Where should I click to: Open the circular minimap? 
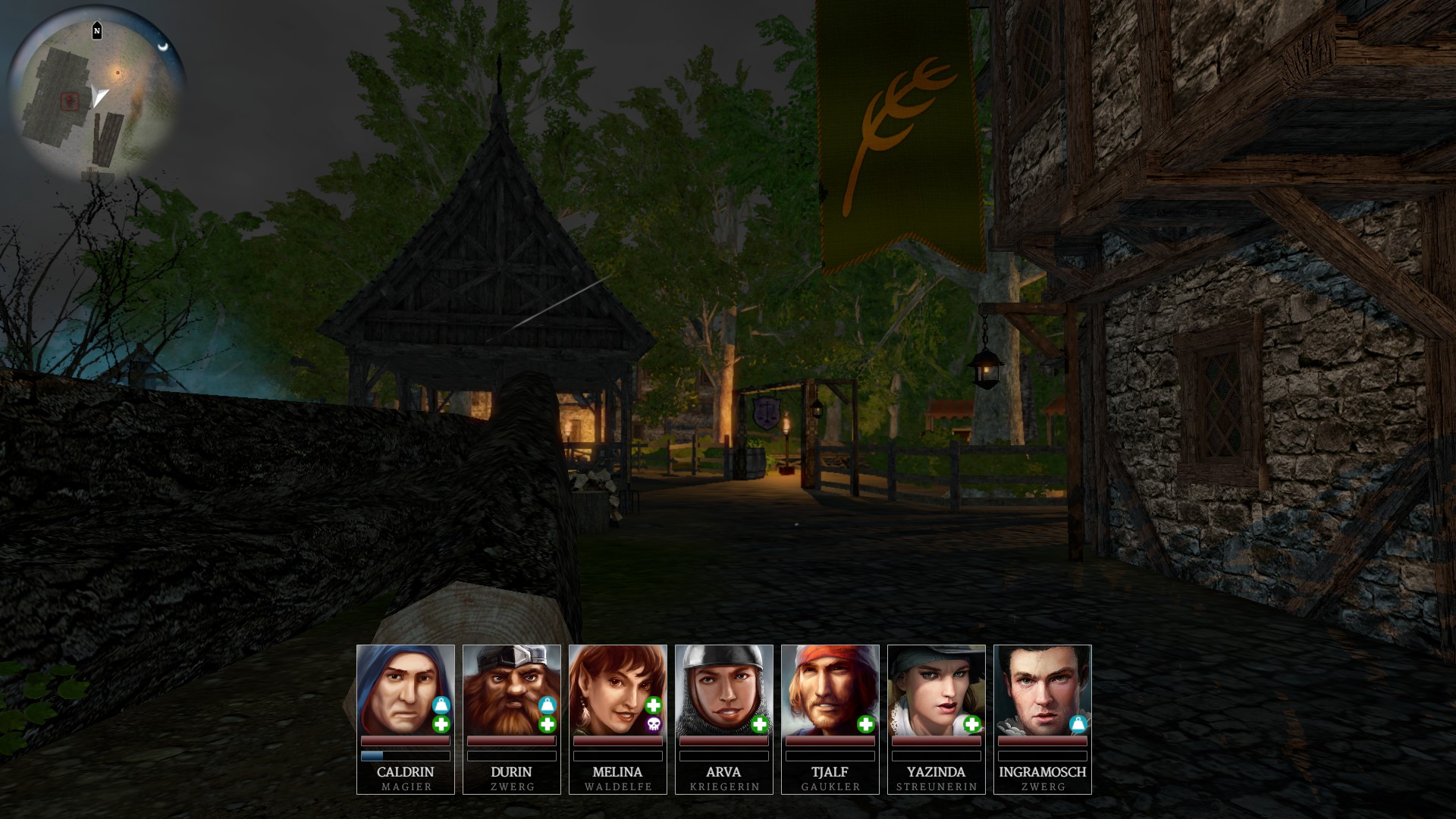96,99
